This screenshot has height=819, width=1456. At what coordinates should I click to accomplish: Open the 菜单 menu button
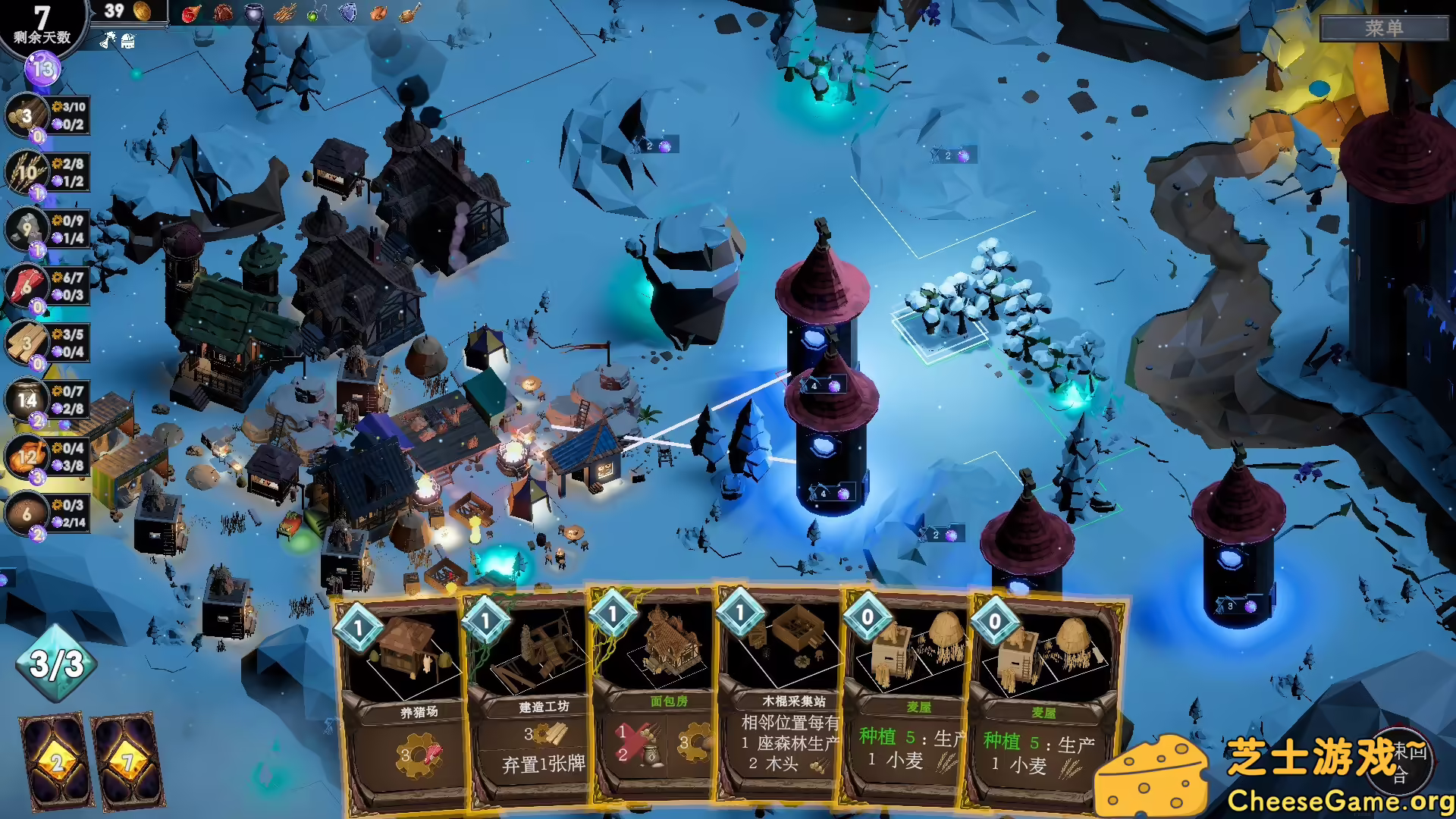point(1384,28)
